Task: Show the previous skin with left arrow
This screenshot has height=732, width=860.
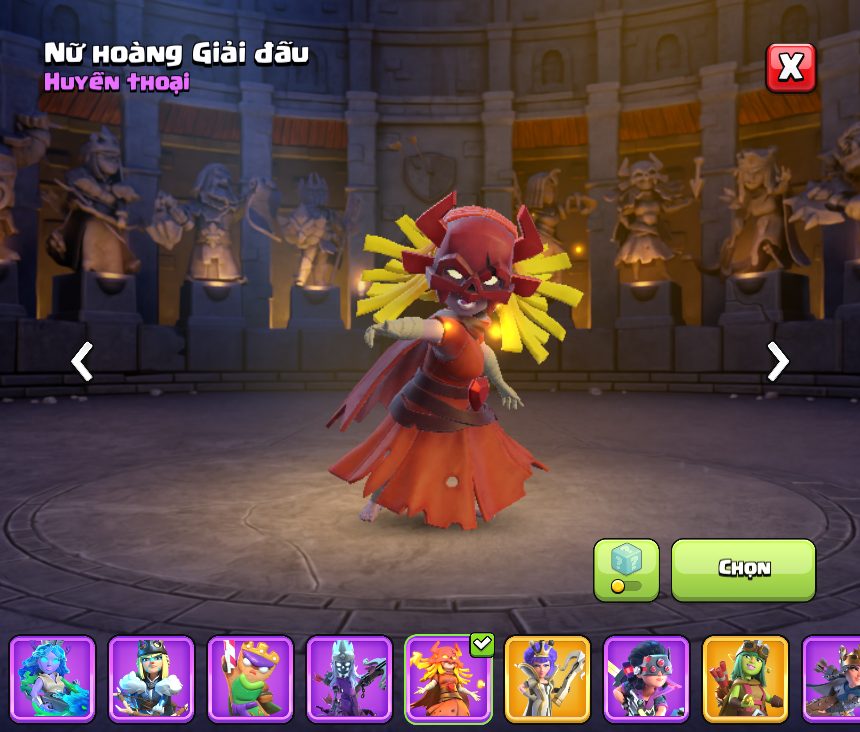Action: (82, 361)
